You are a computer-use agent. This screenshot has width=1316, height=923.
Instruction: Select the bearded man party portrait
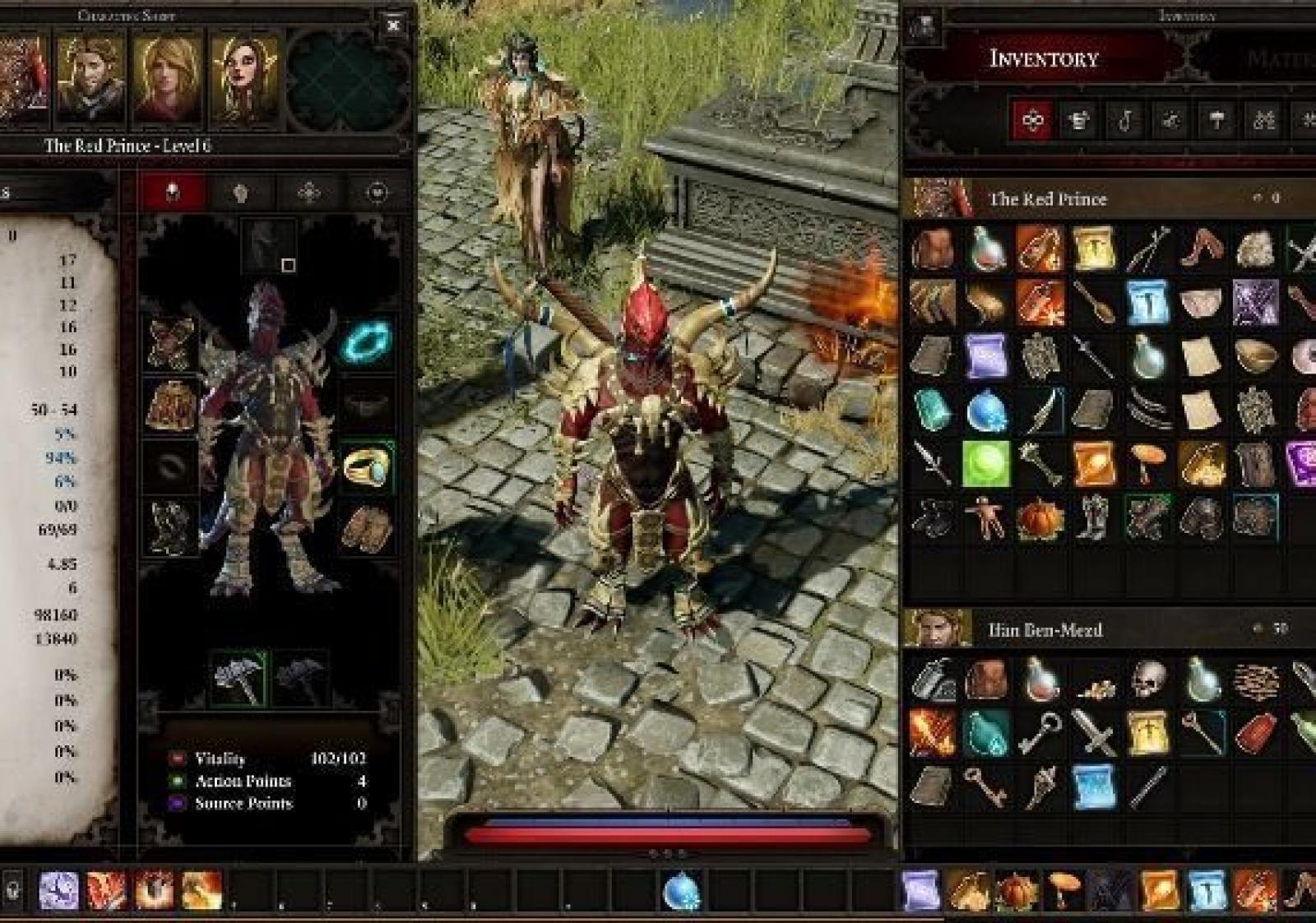(90, 78)
